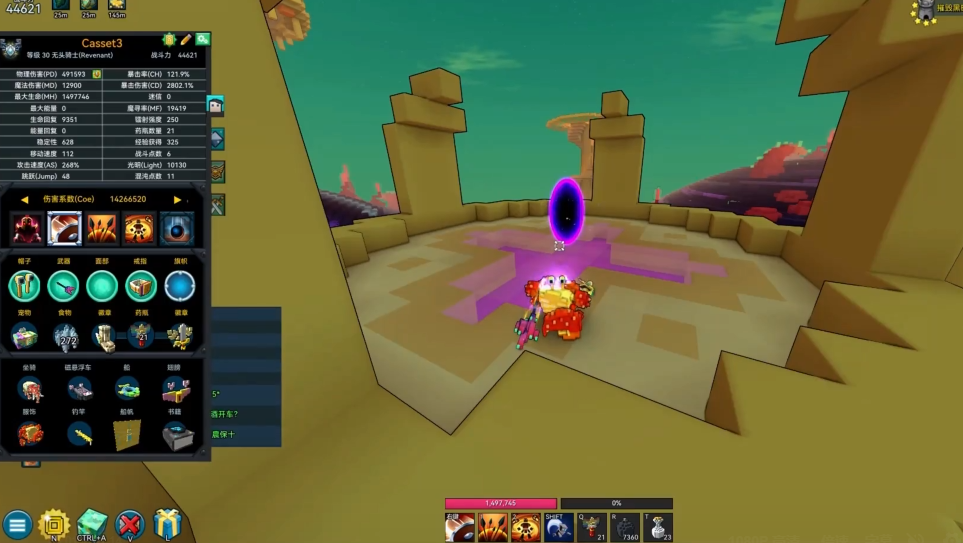Image resolution: width=963 pixels, height=543 pixels.
Task: Show previous stat with left yellow arrow
Action: tap(24, 200)
